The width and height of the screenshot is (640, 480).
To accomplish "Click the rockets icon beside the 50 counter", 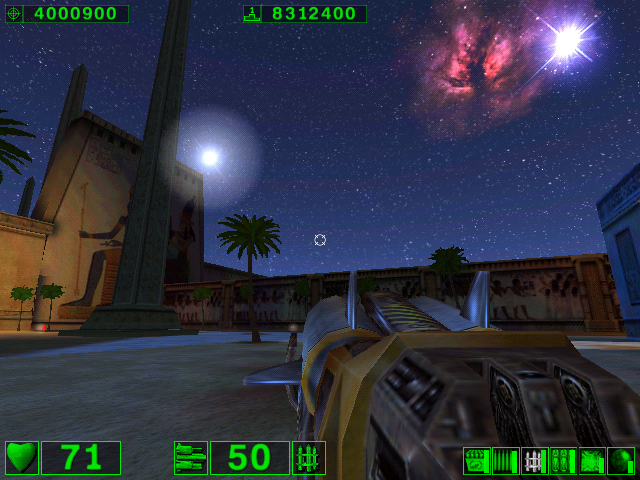I will (309, 458).
